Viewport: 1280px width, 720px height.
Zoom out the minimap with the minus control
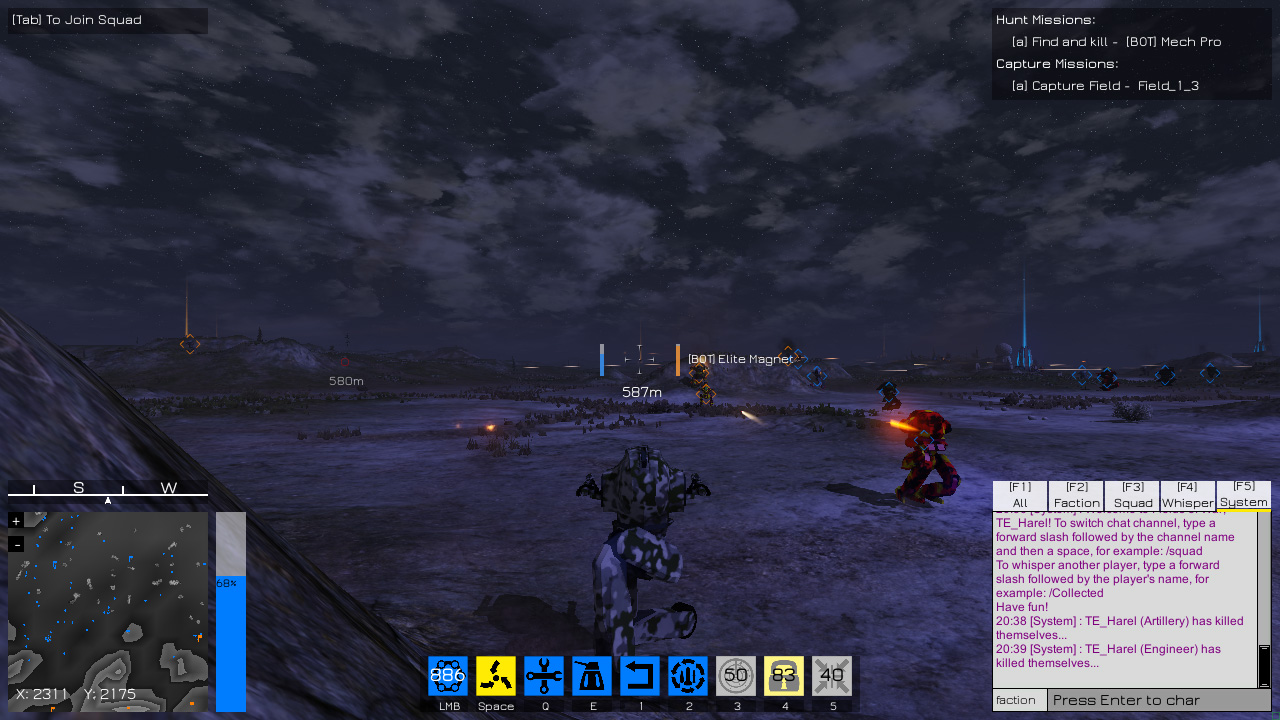pyautogui.click(x=15, y=543)
